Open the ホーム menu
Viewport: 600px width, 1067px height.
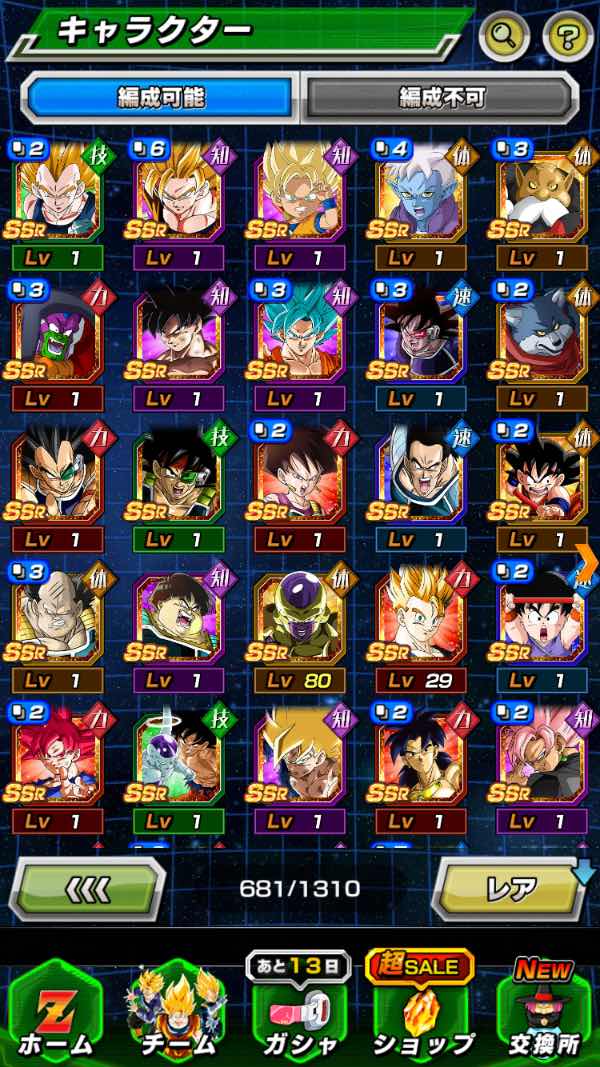point(57,1012)
